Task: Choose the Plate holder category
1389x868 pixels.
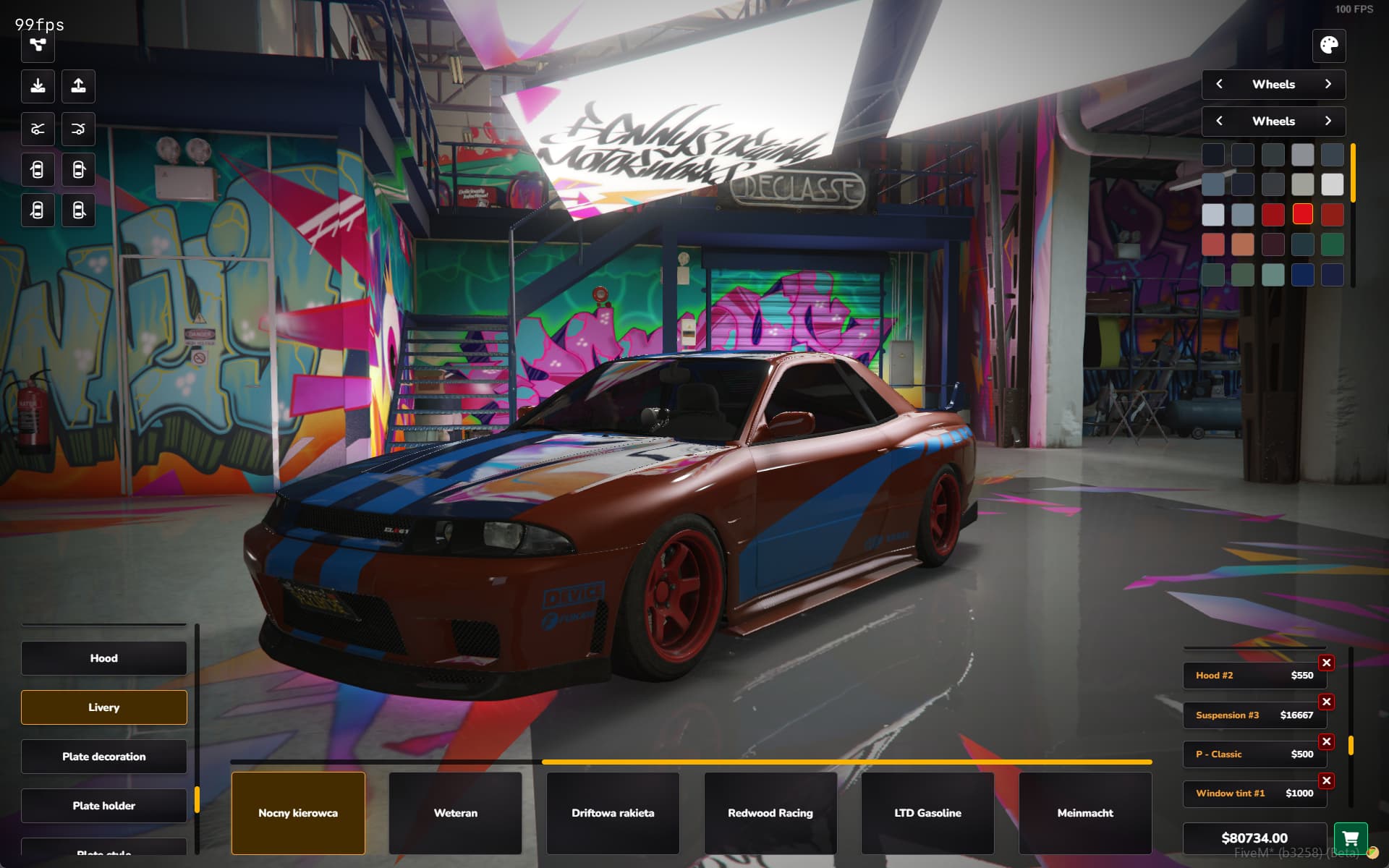Action: [103, 806]
